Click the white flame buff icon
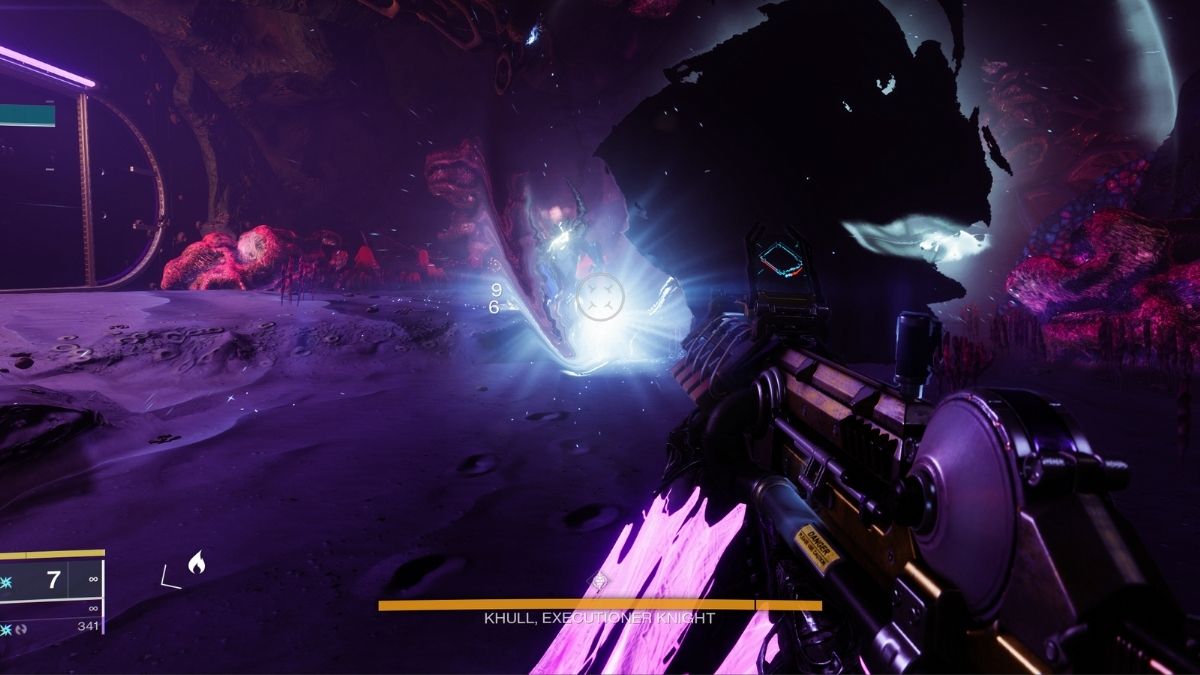The height and width of the screenshot is (675, 1200). tap(196, 565)
